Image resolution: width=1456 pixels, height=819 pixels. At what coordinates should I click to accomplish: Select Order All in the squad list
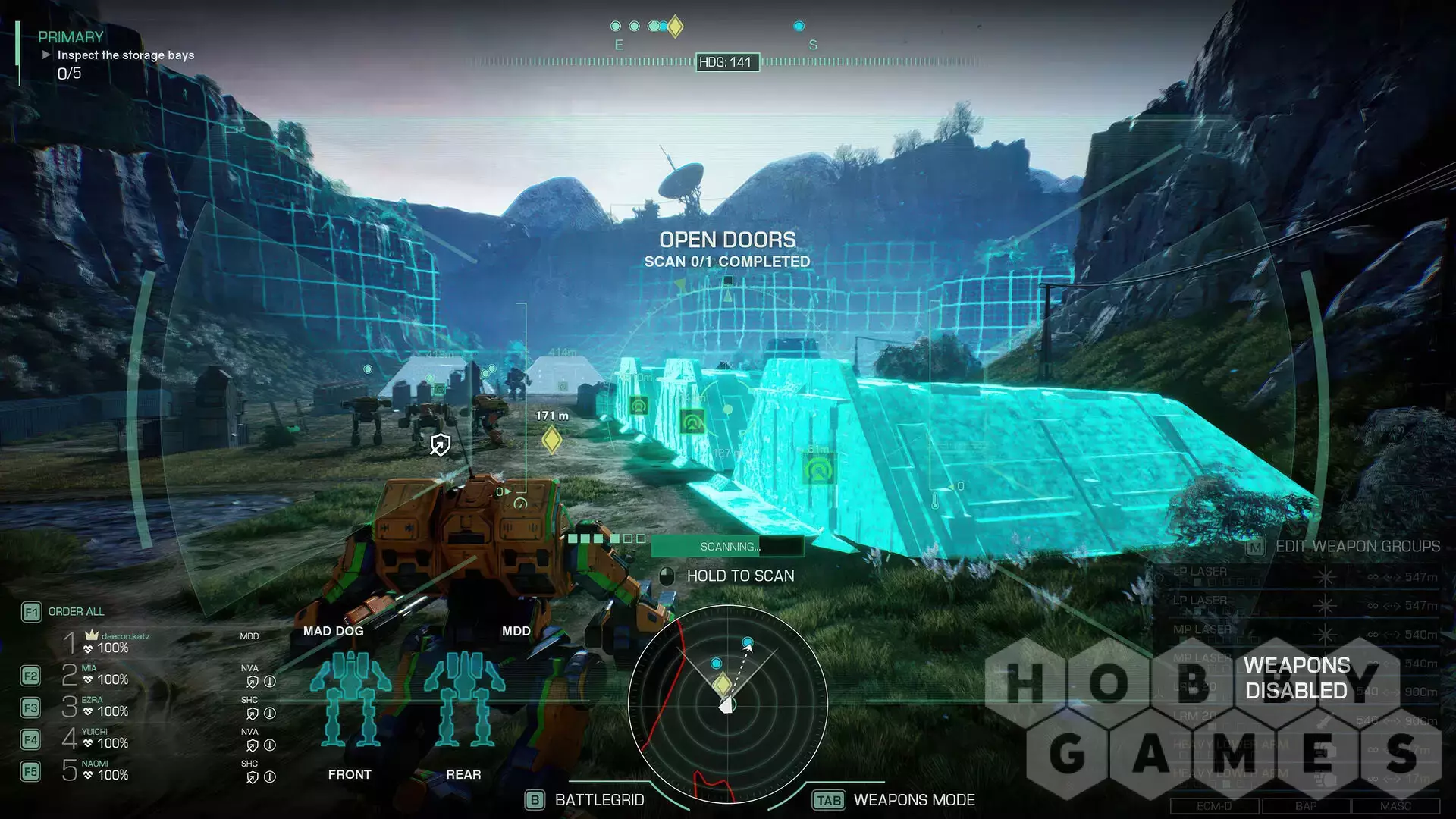click(76, 612)
